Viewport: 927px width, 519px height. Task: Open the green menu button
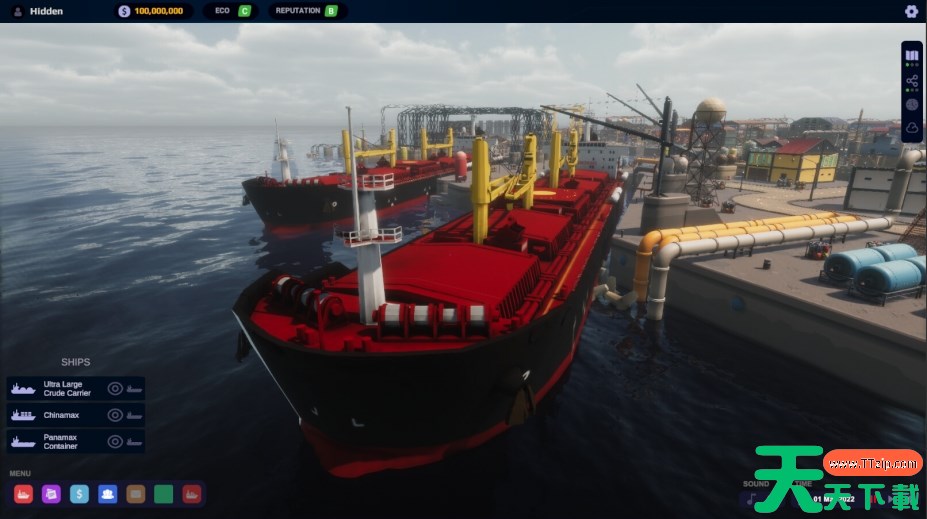(x=164, y=493)
